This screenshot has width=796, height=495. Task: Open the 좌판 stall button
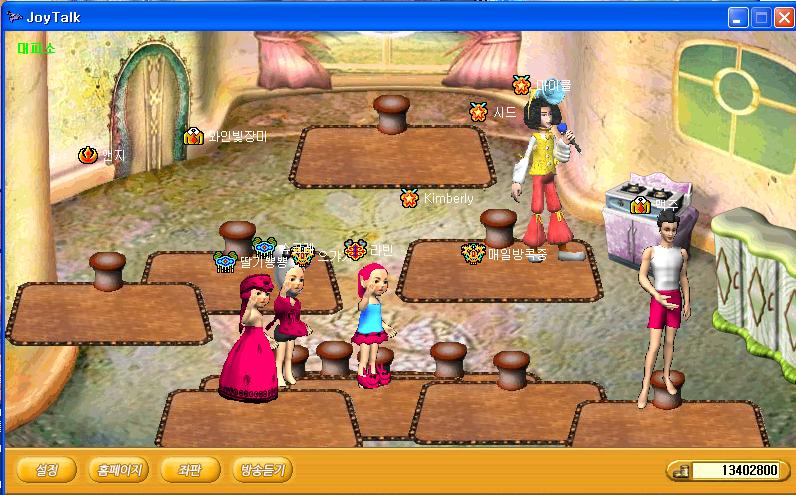pyautogui.click(x=189, y=469)
